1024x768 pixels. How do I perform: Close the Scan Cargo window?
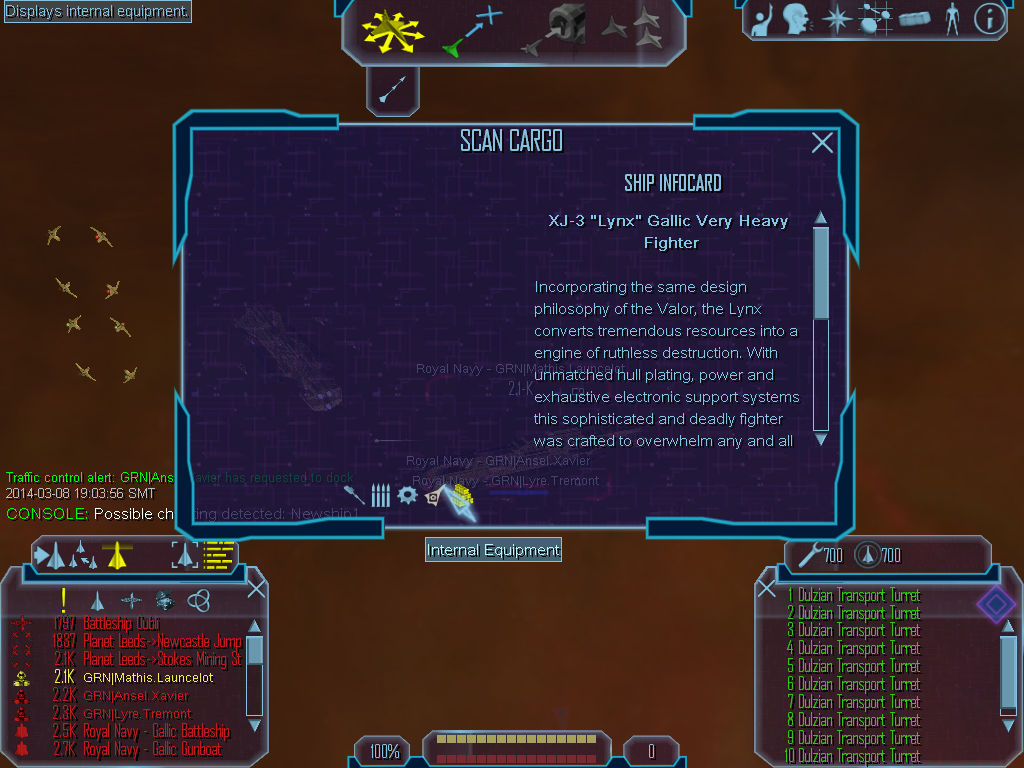pyautogui.click(x=822, y=143)
